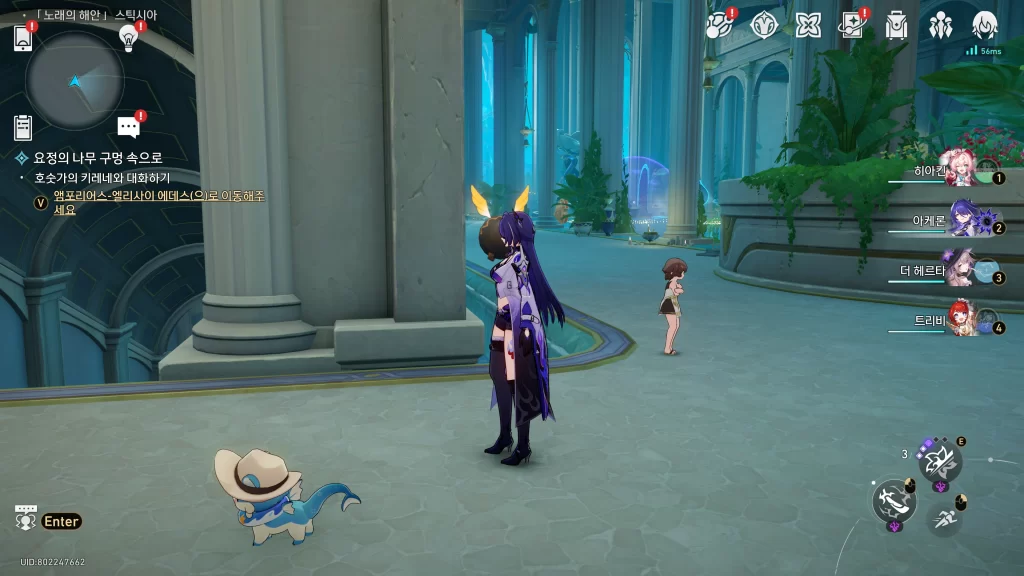Switch to party member 더 헤르타

point(962,270)
